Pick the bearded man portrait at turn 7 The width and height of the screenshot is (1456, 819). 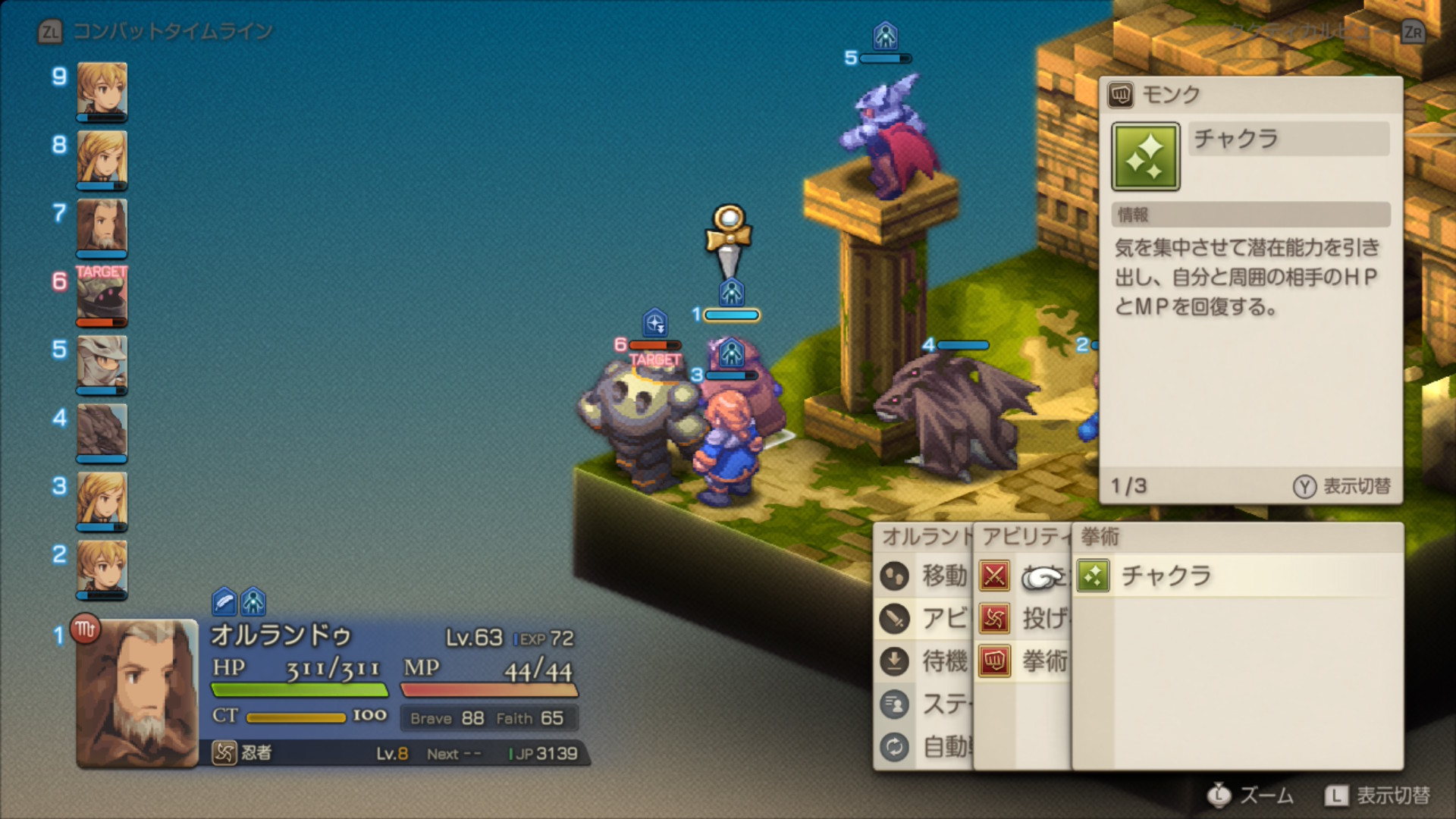[x=102, y=226]
